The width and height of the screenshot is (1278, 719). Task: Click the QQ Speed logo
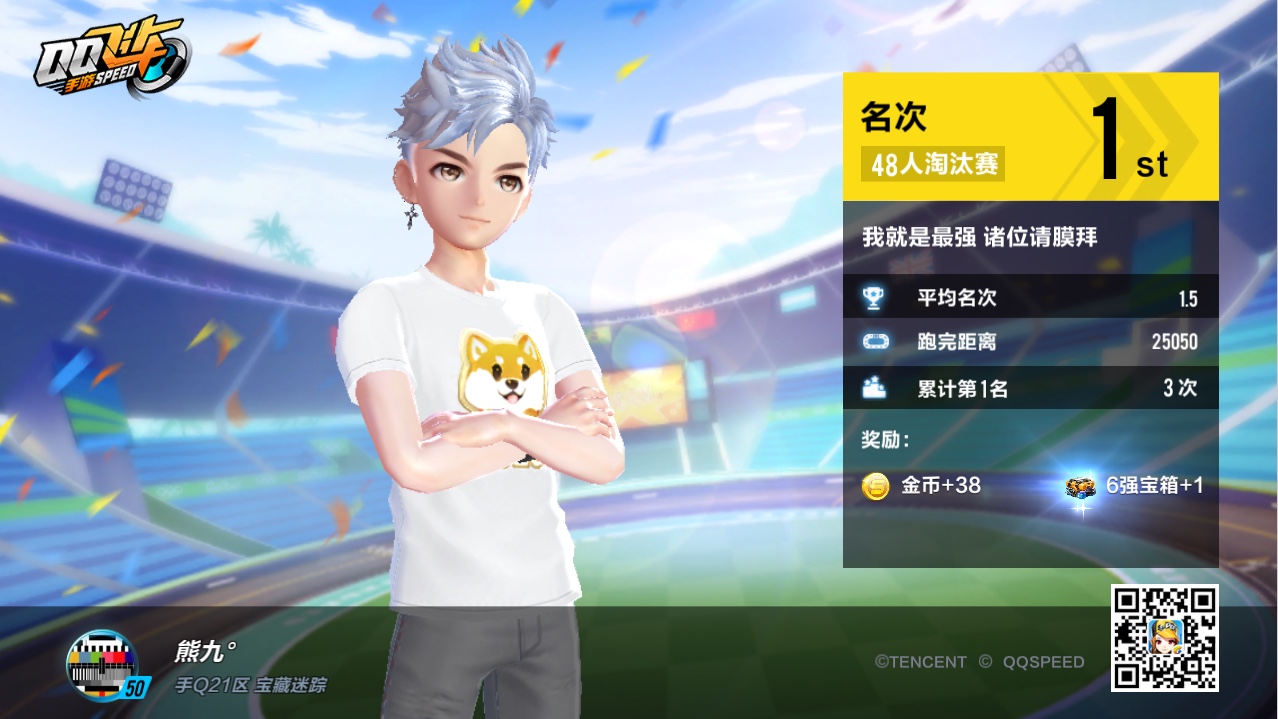(x=110, y=60)
